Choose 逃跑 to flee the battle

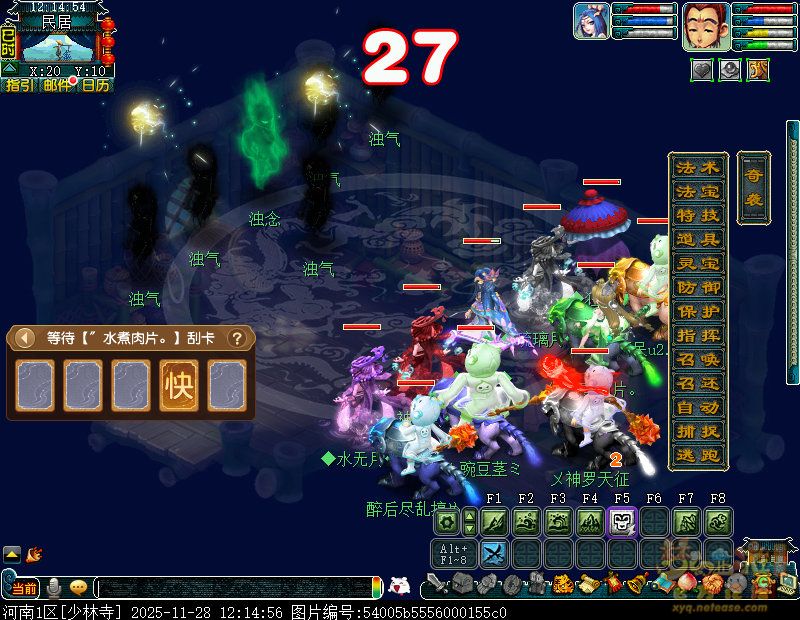pos(697,455)
